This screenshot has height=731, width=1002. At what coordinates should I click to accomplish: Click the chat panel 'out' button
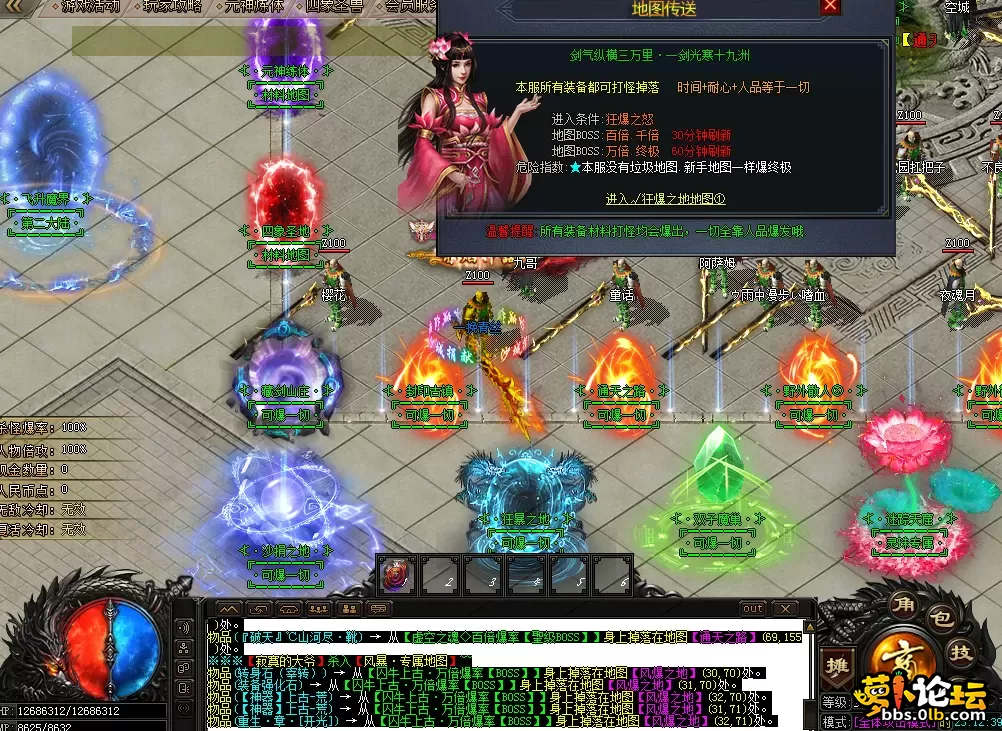pos(753,608)
